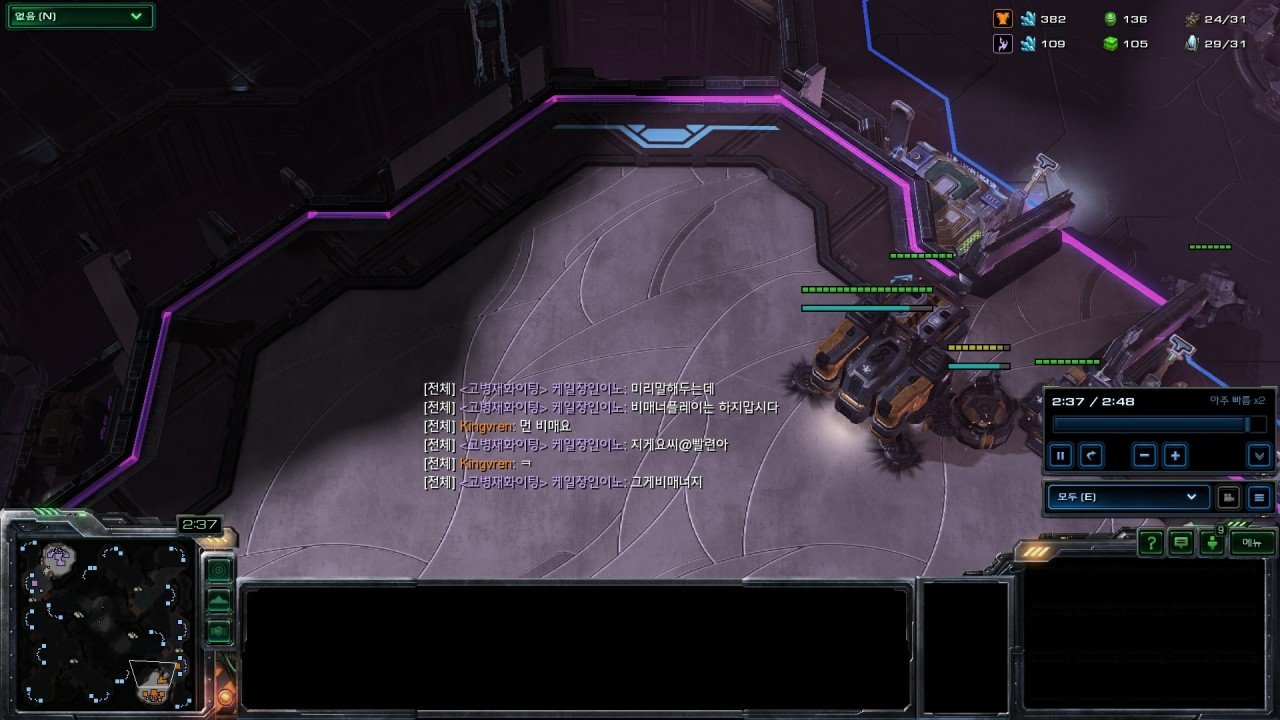The height and width of the screenshot is (720, 1280).
Task: Activate the minimap ping button
Action: pyautogui.click(x=219, y=570)
